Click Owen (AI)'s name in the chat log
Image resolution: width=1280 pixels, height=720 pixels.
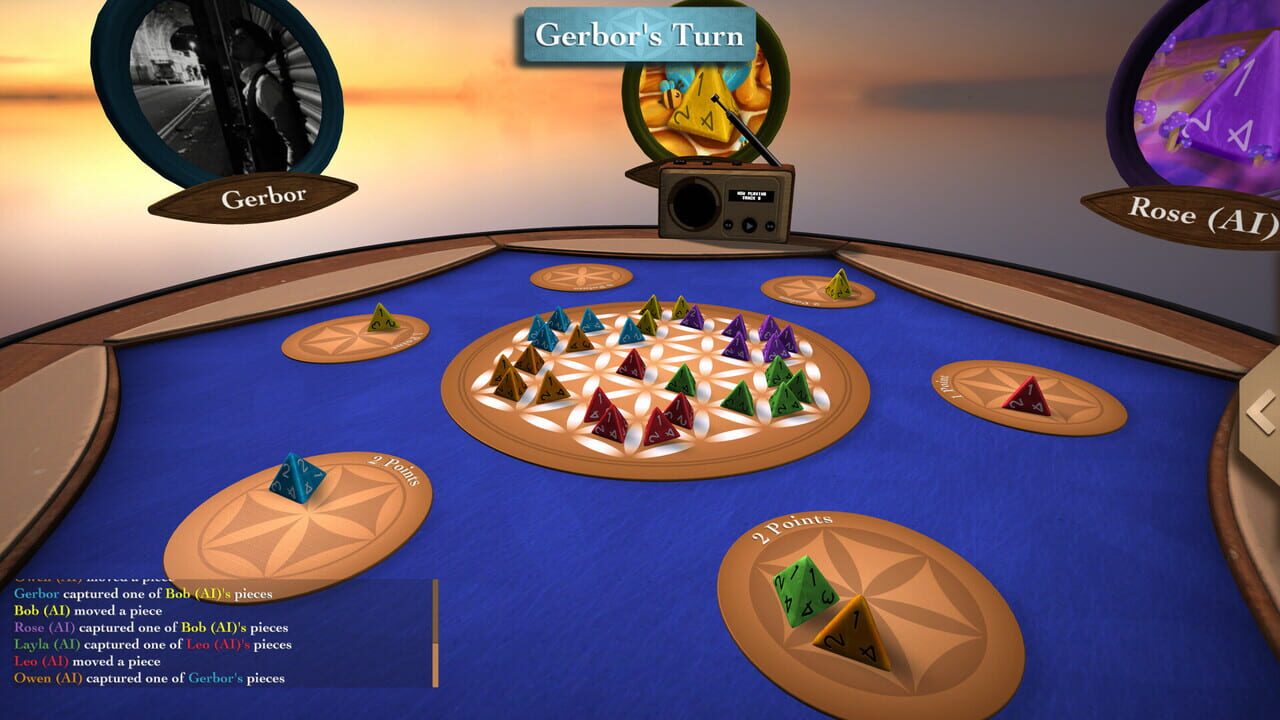(x=49, y=678)
